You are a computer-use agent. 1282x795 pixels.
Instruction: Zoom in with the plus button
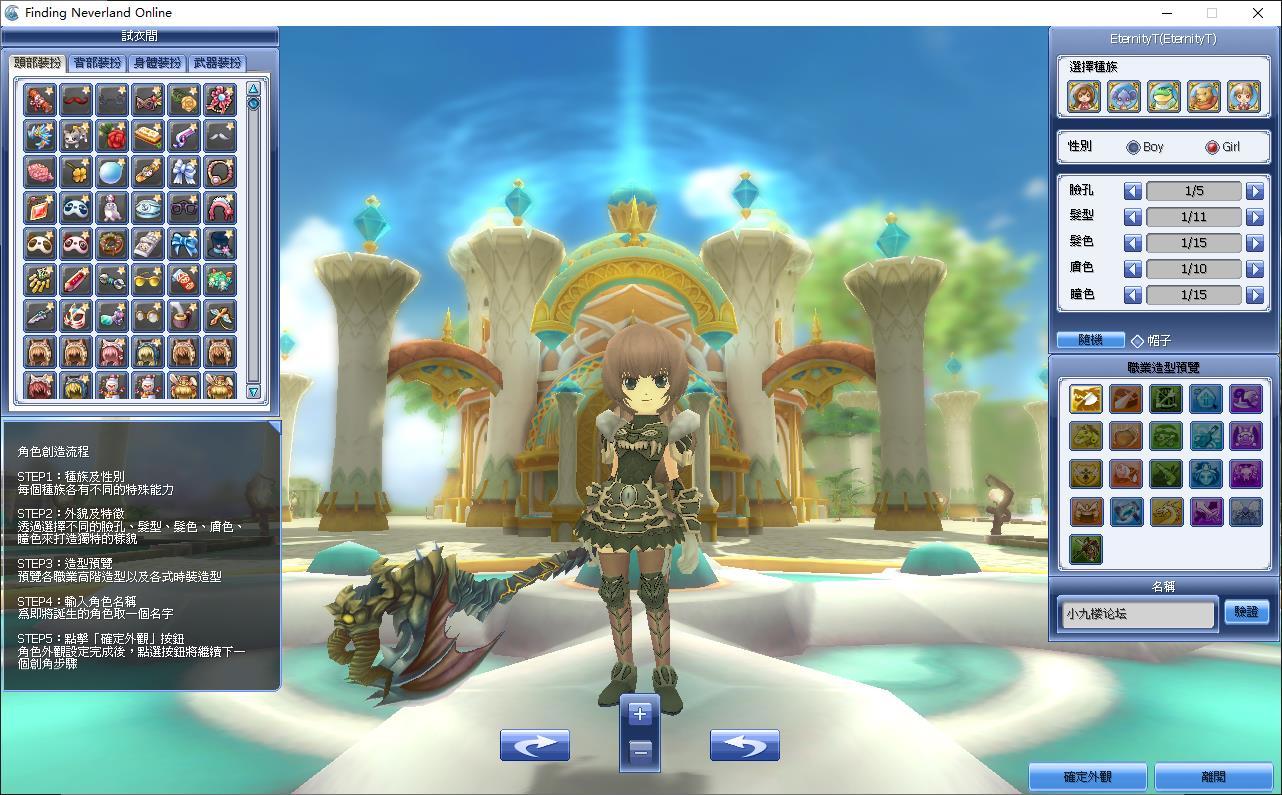click(x=640, y=714)
